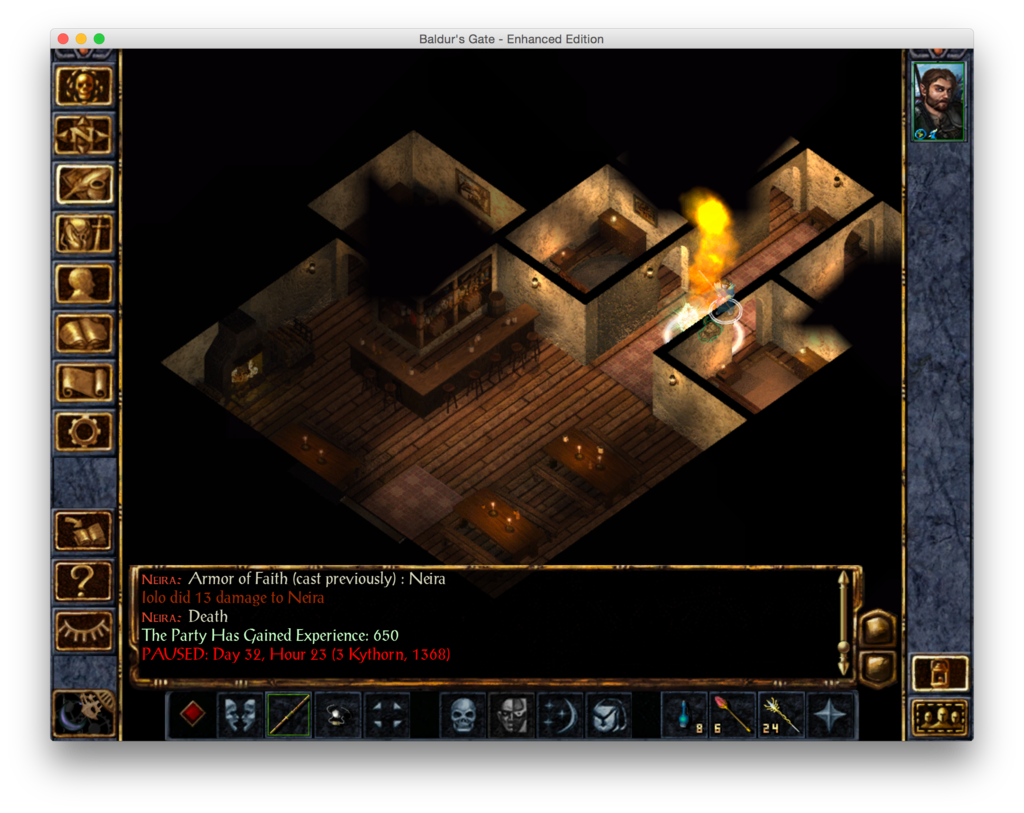Select the spear weapon slot
The height and width of the screenshot is (813, 1024).
(289, 715)
